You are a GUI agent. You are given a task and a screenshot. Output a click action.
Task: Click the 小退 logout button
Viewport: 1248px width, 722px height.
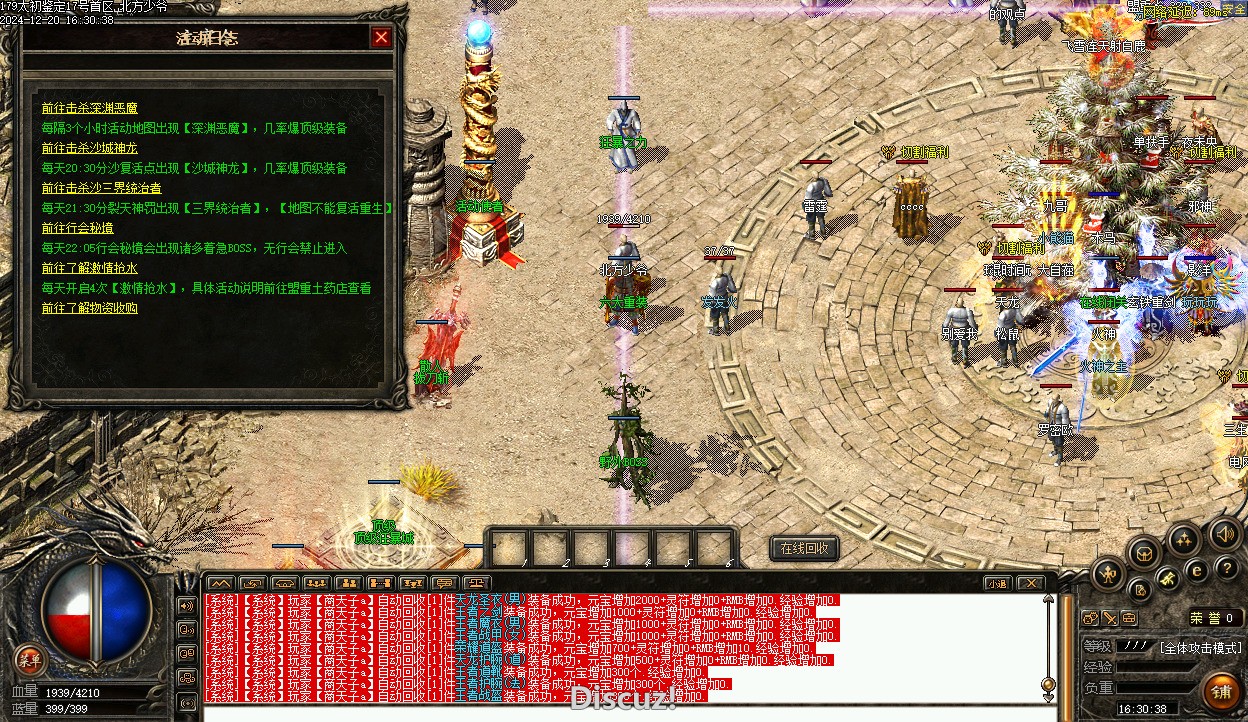click(x=996, y=583)
